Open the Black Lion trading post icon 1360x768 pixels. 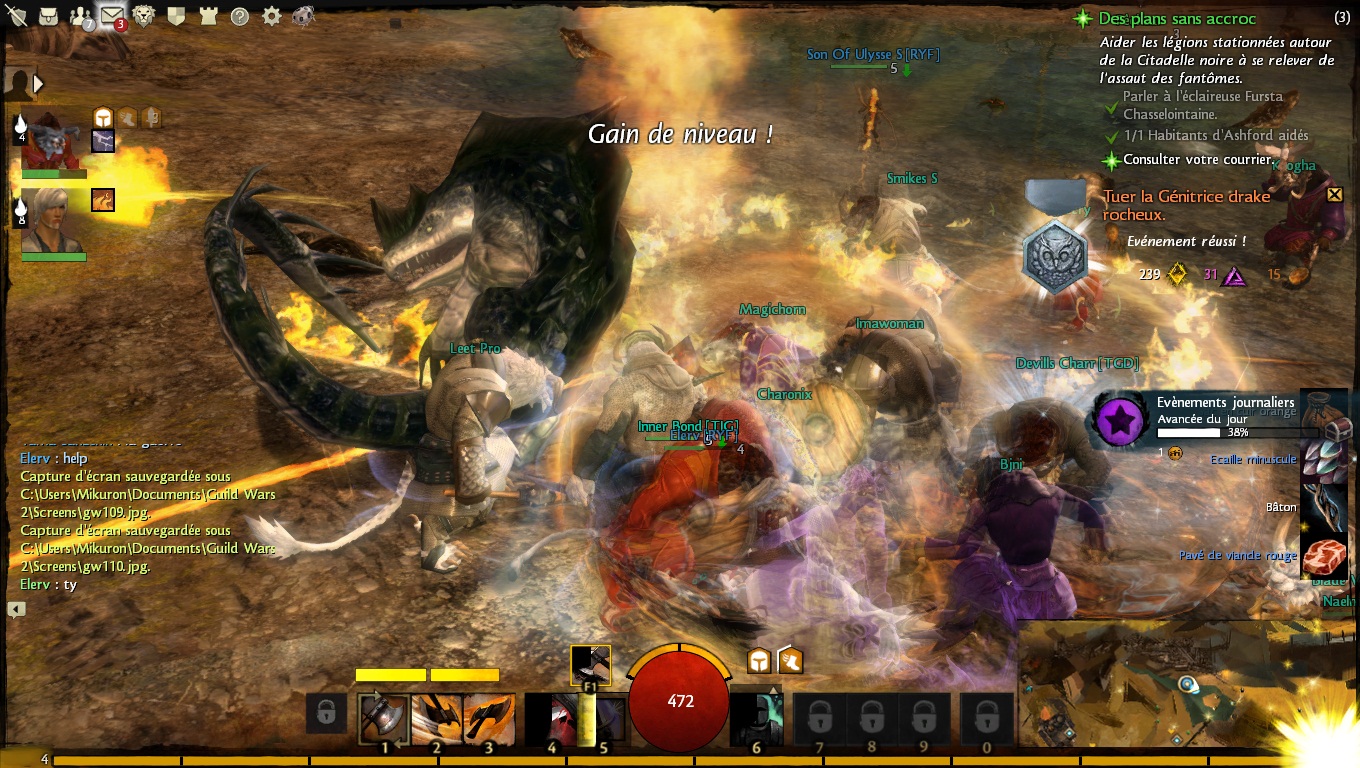click(144, 15)
